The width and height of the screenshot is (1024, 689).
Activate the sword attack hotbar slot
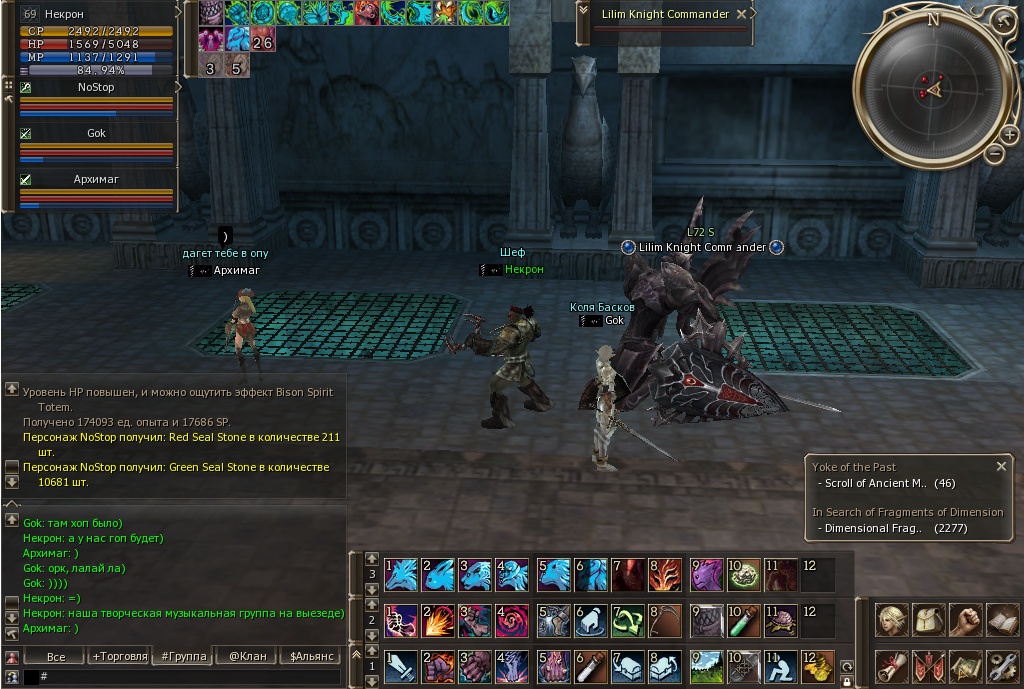(401, 666)
